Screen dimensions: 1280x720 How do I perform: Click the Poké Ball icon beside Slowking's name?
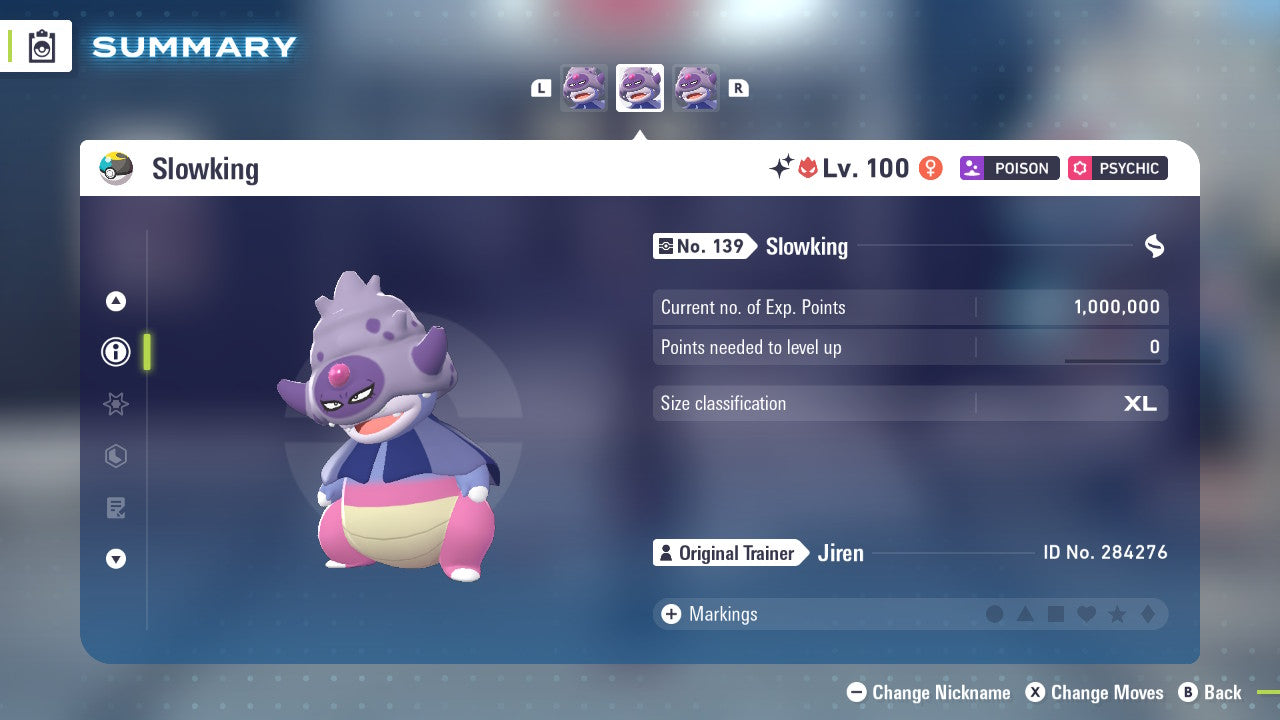[117, 168]
